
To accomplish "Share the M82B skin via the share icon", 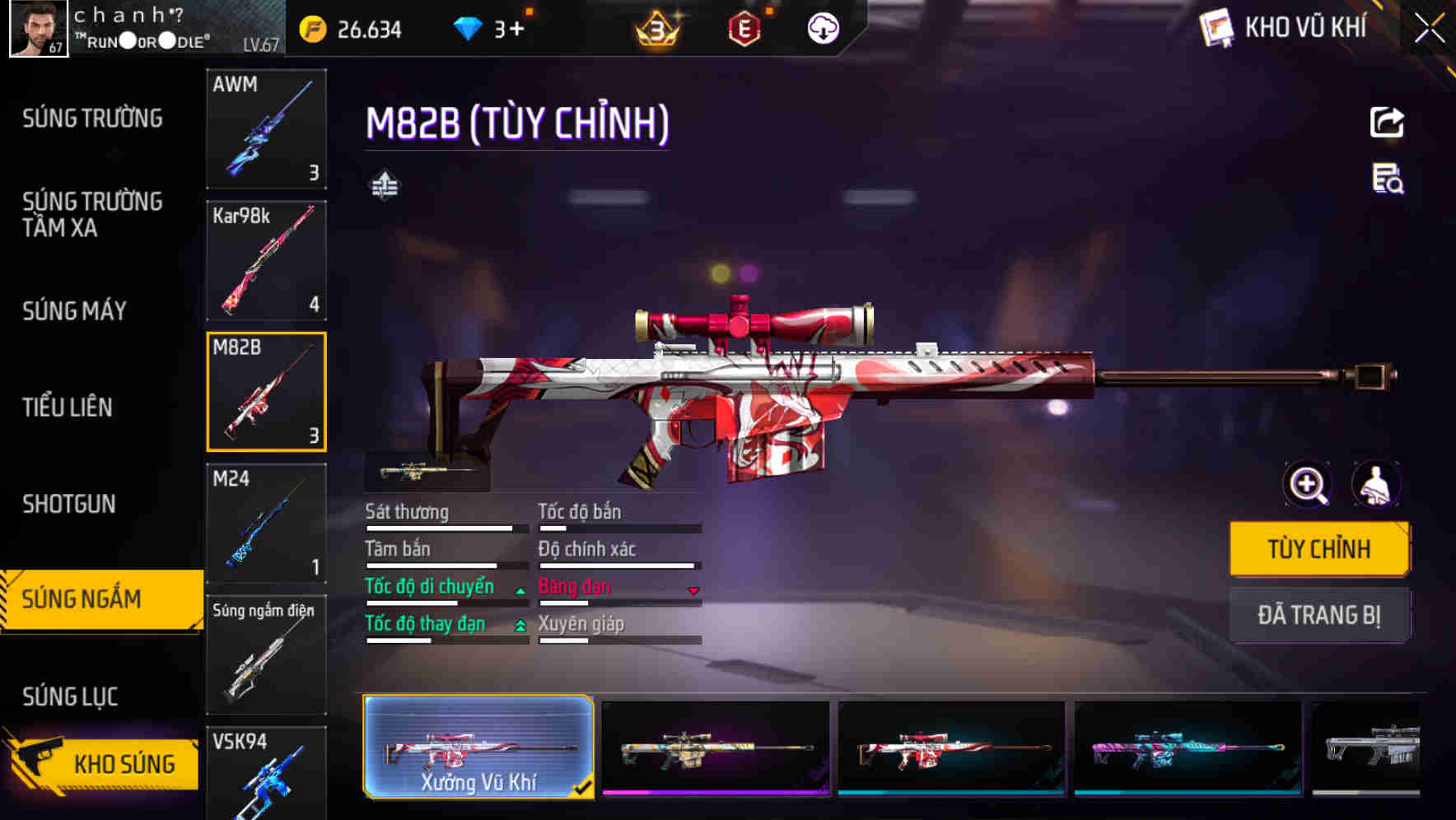I will pyautogui.click(x=1386, y=122).
